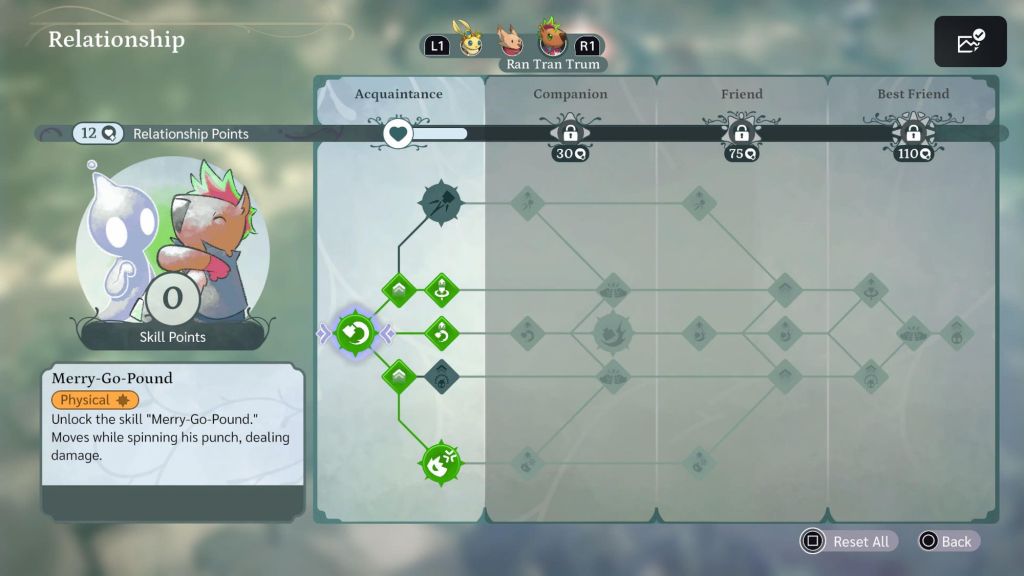This screenshot has height=576, width=1024.
Task: Click the chart checkmark icon in the corner
Action: [970, 42]
